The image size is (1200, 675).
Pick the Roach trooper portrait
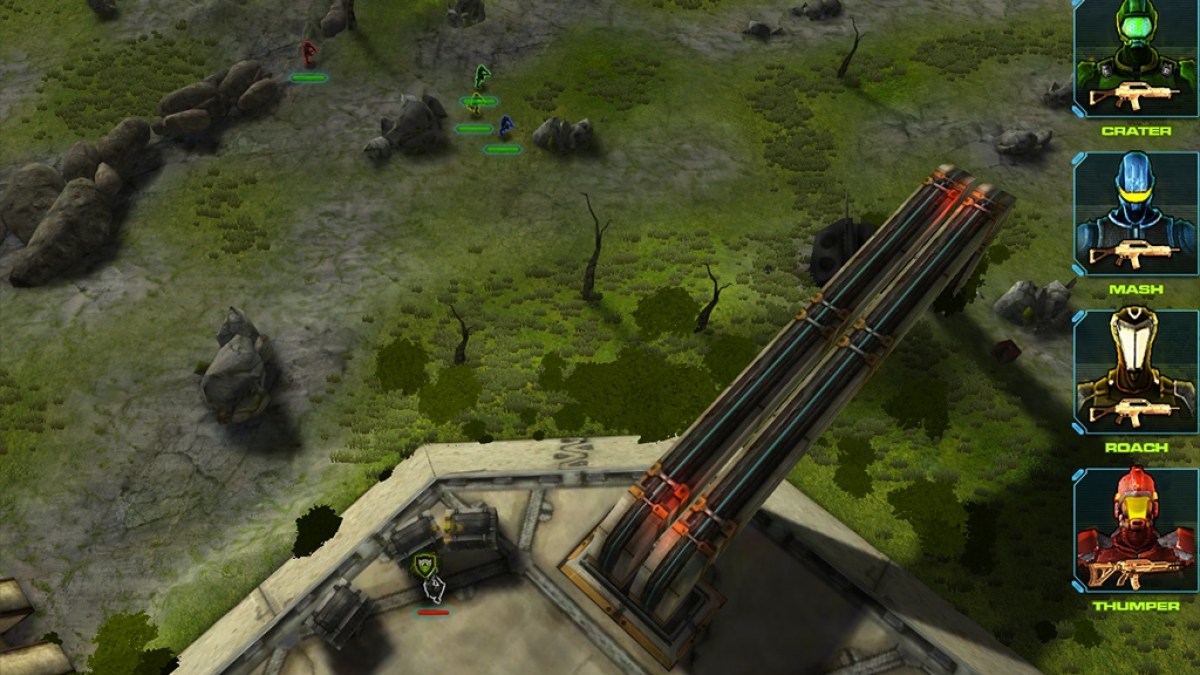[1135, 371]
